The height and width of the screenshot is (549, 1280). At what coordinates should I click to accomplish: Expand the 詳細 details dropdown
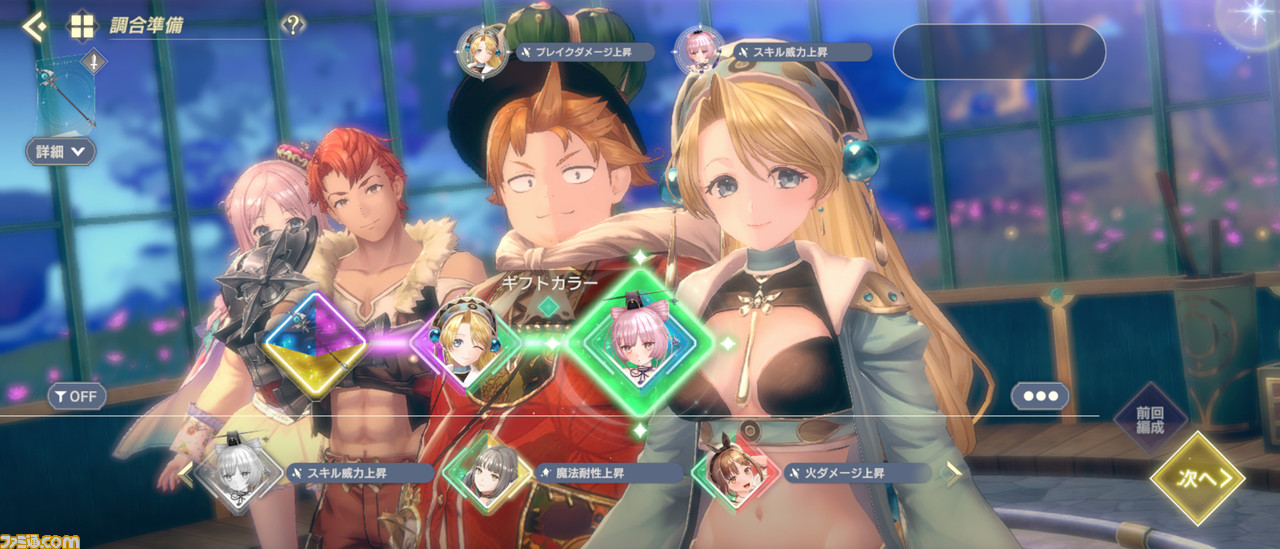pyautogui.click(x=61, y=151)
